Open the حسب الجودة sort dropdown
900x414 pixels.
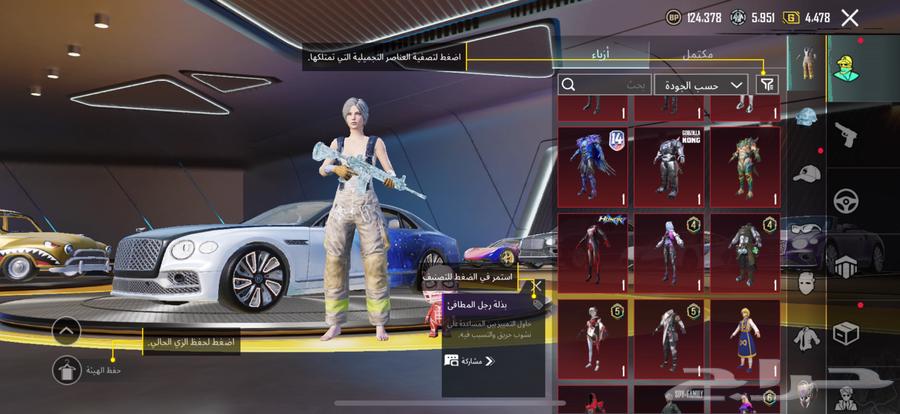pyautogui.click(x=701, y=86)
